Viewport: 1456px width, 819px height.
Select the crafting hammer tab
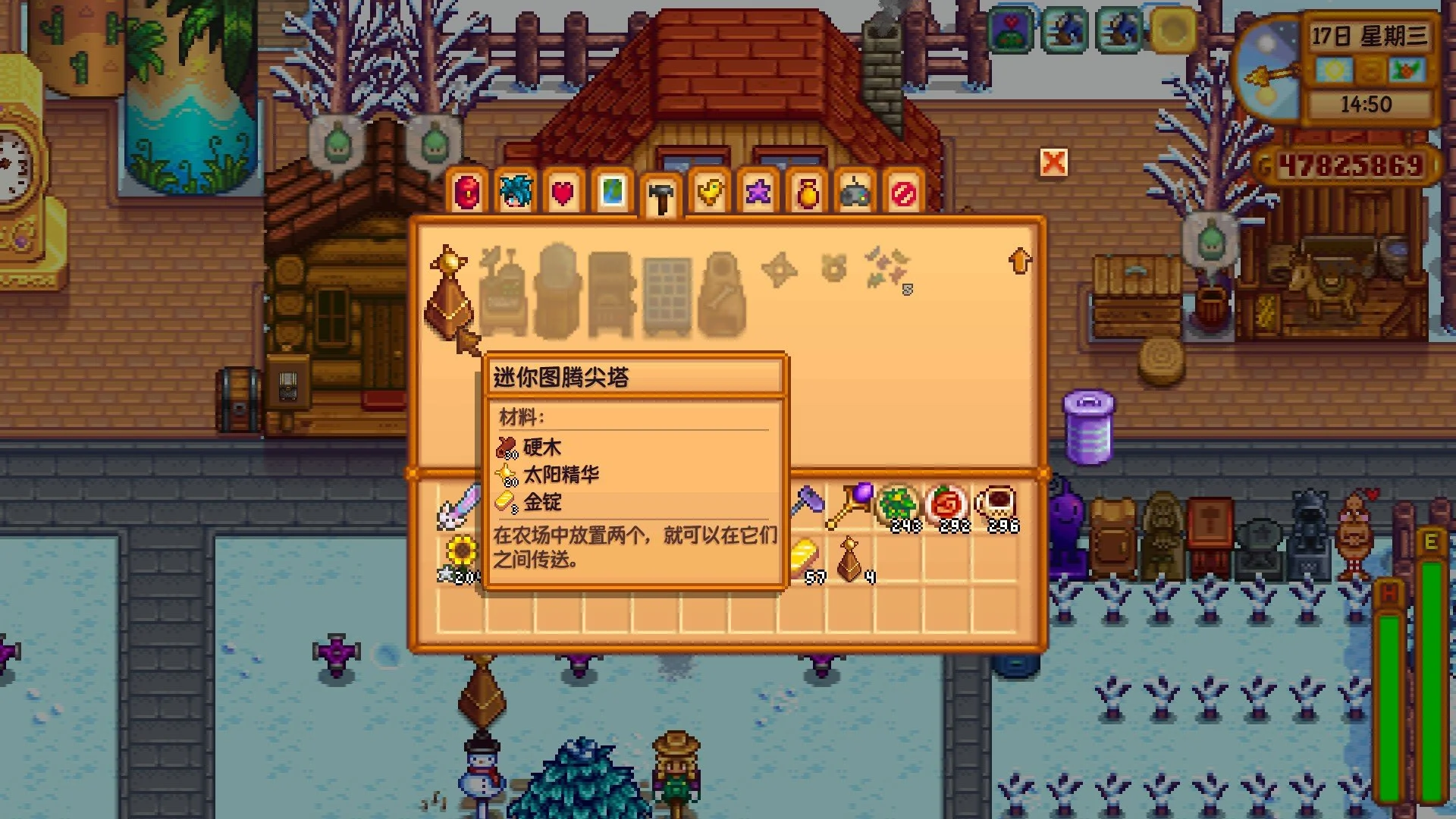[x=661, y=193]
